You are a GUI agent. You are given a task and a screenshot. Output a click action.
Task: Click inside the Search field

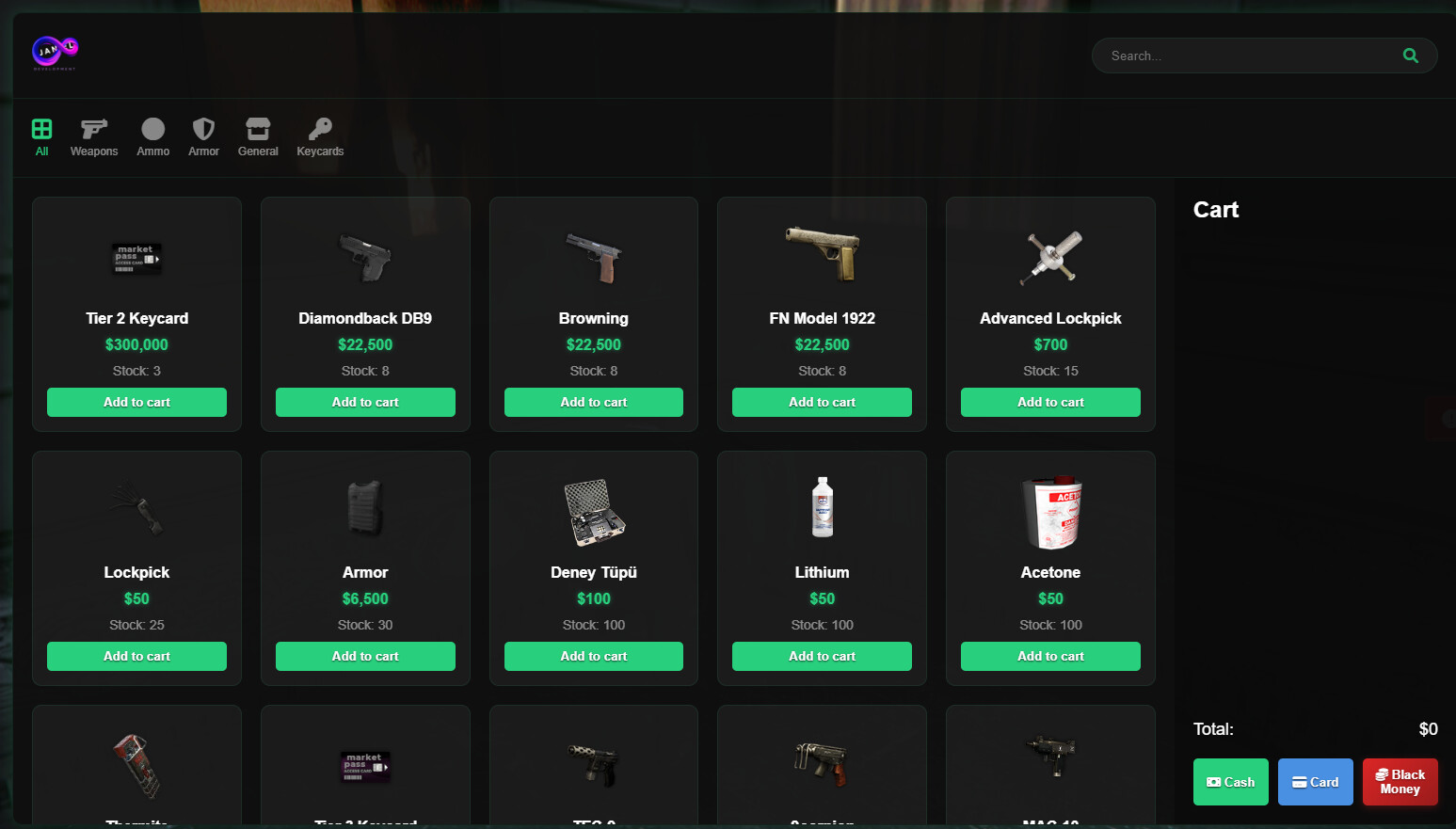point(1242,56)
